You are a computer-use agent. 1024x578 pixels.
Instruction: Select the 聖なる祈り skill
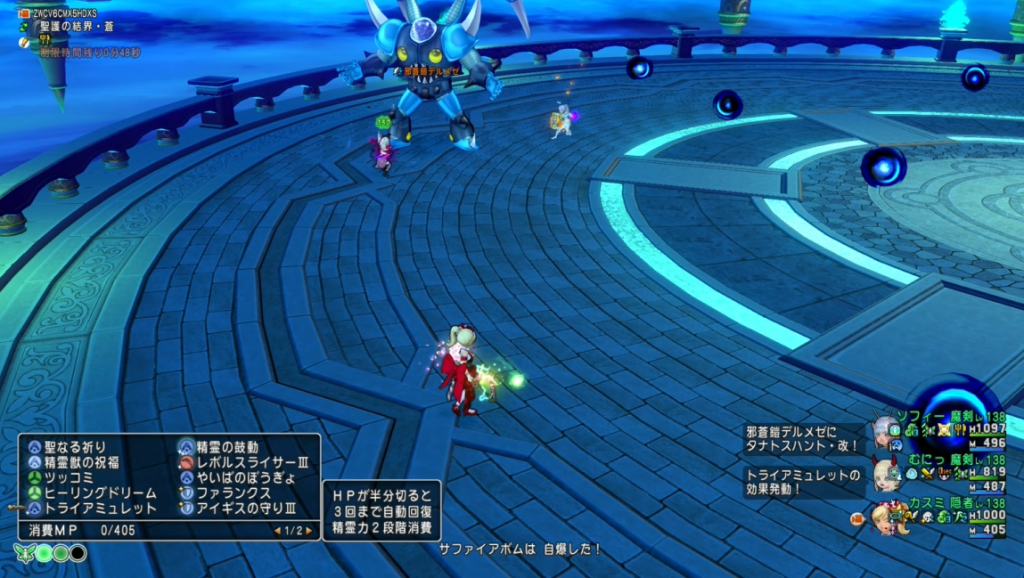(x=75, y=446)
